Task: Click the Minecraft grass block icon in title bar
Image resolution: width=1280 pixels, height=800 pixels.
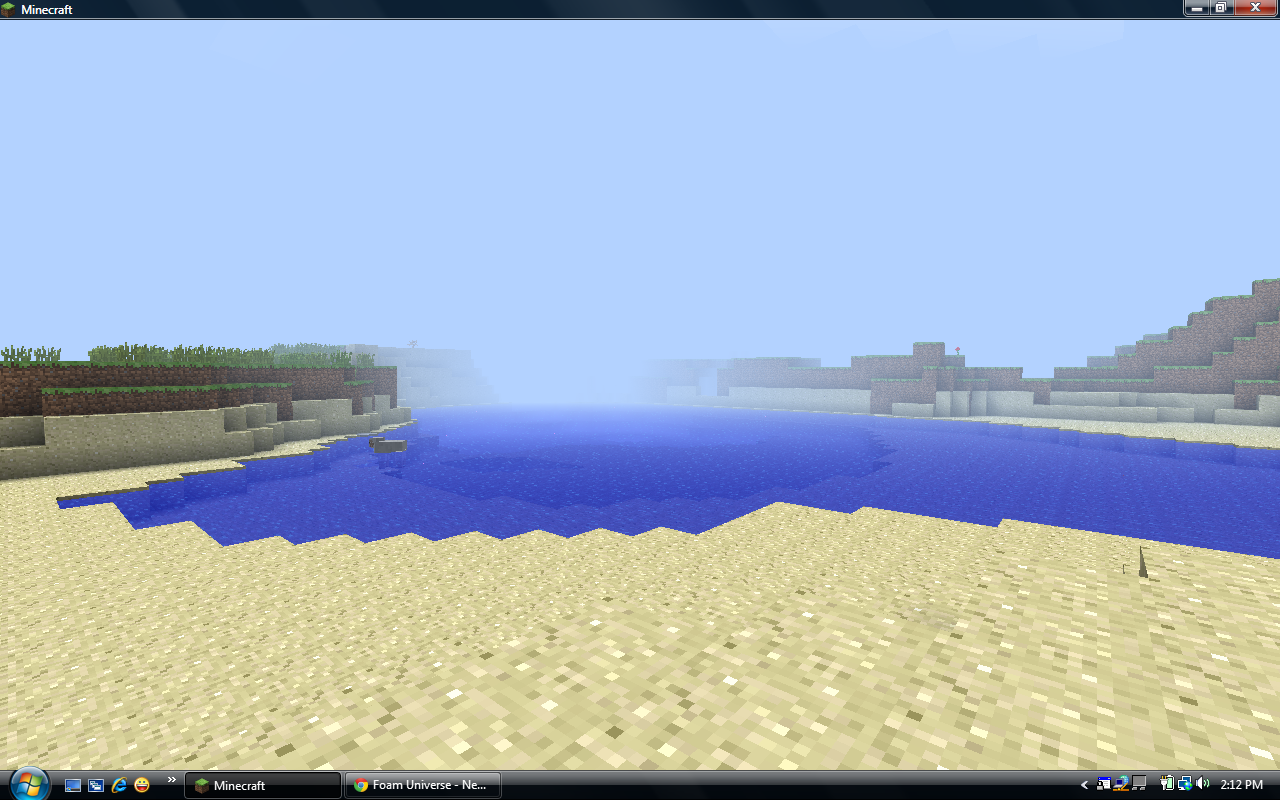Action: click(8, 9)
